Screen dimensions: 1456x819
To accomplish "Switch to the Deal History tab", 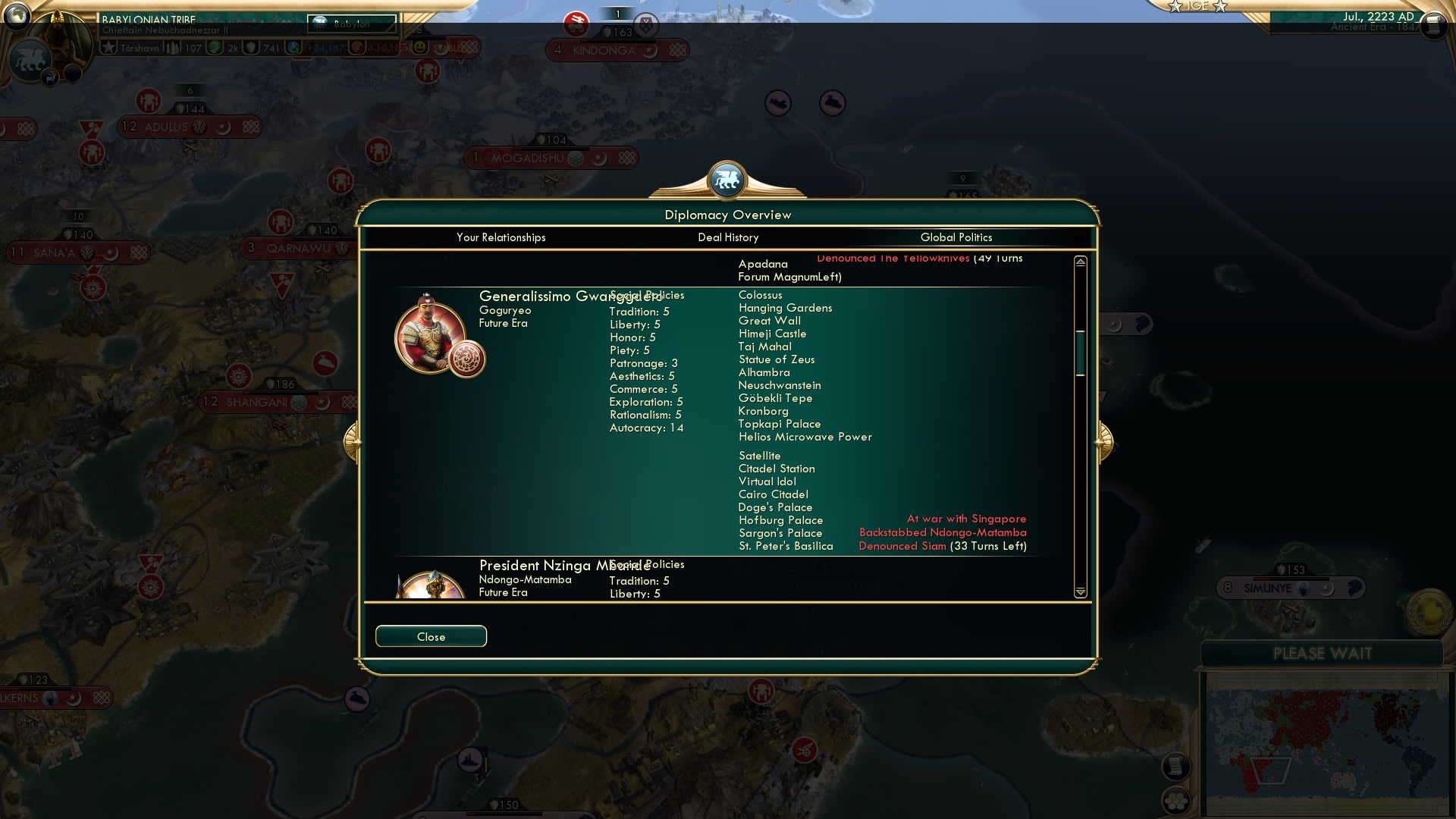I will click(x=728, y=237).
